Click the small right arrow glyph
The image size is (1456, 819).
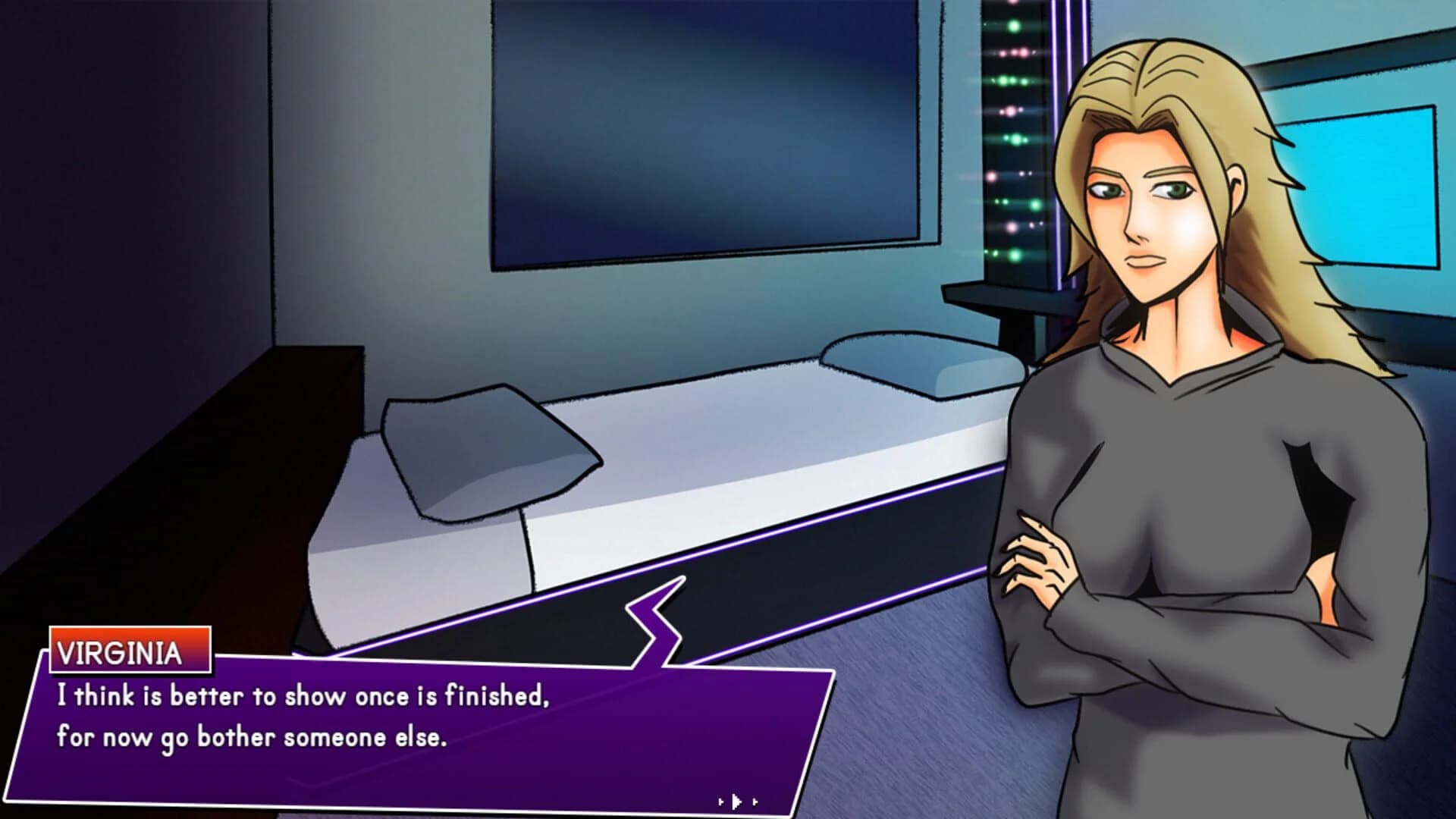pos(755,802)
